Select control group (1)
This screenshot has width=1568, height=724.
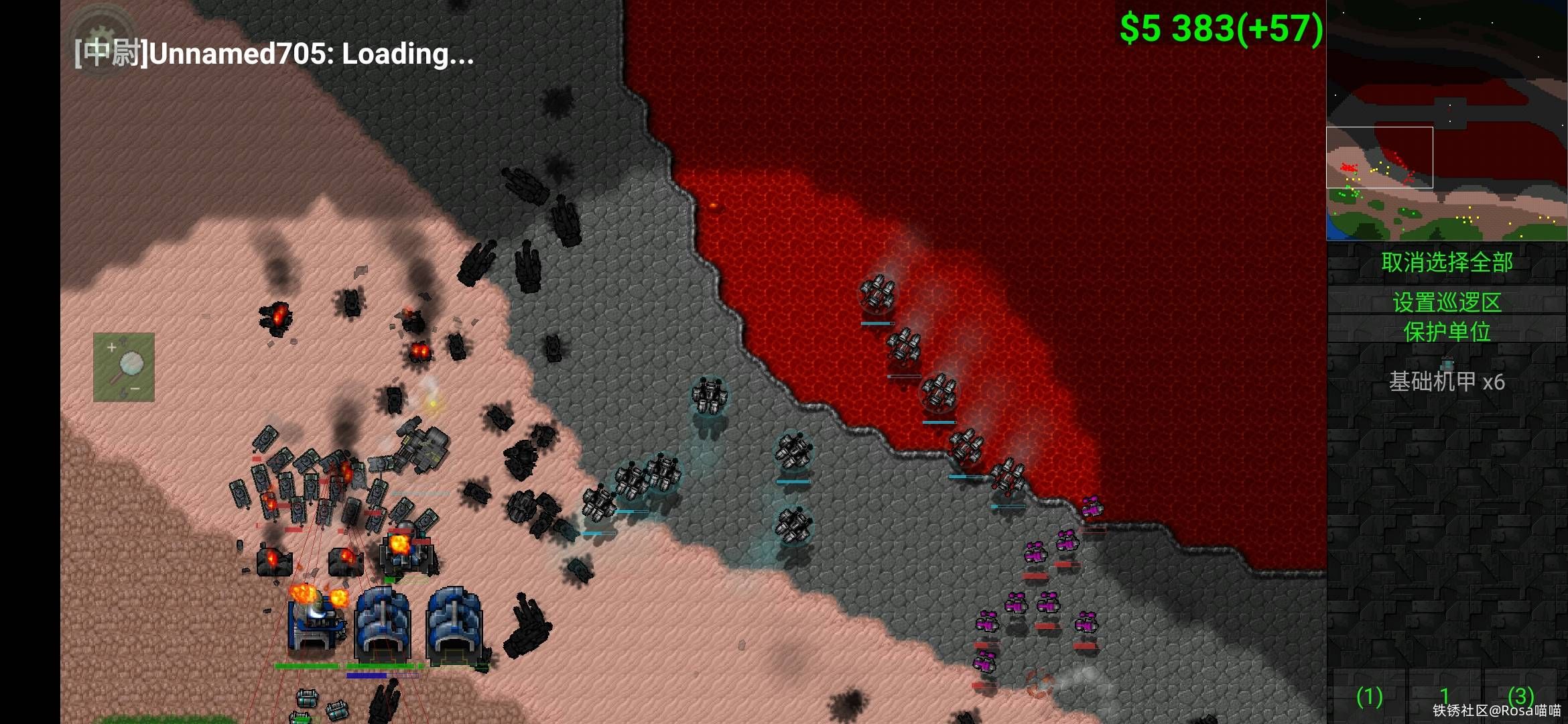click(1369, 697)
